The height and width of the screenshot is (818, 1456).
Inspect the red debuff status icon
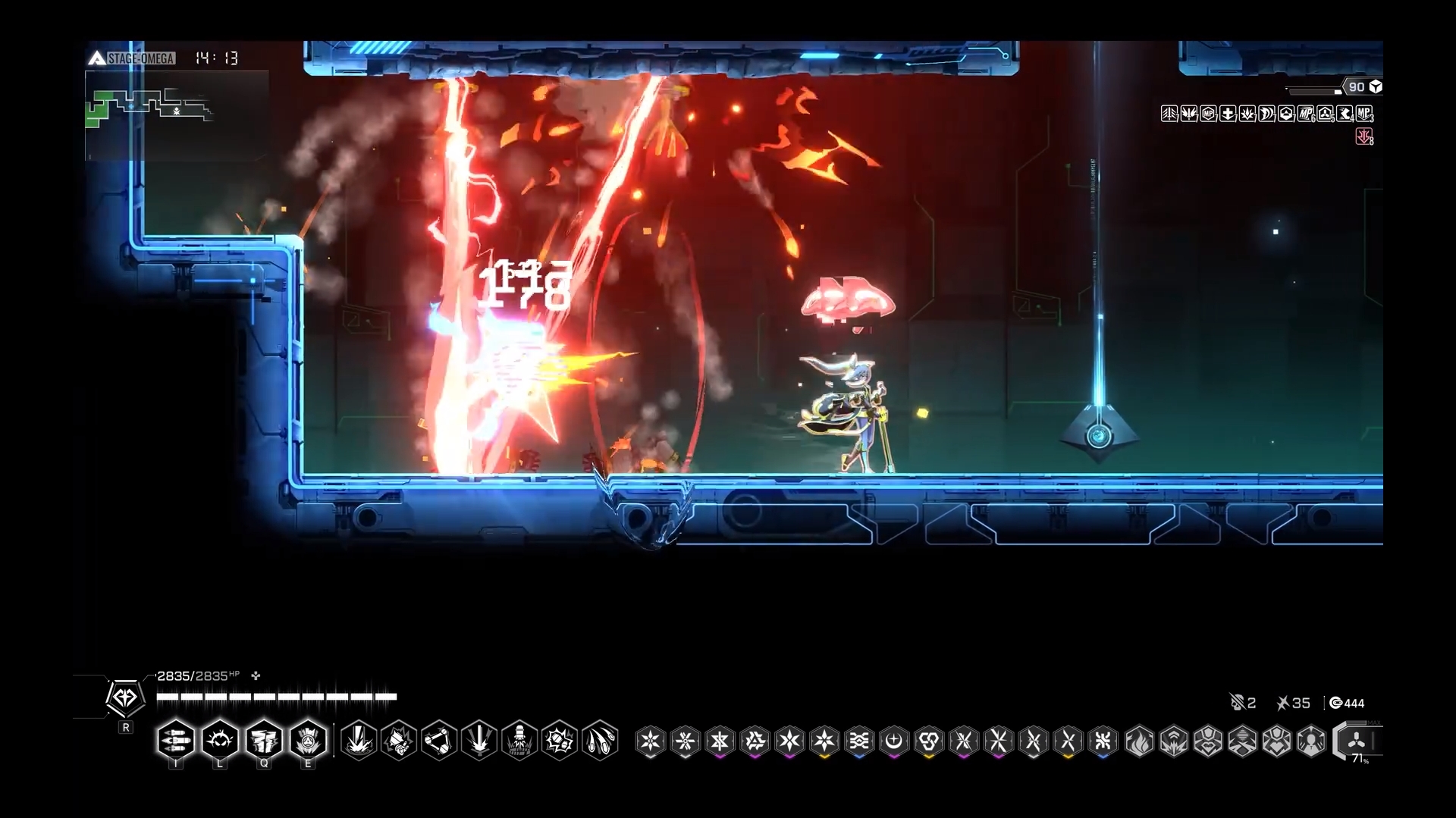[1364, 136]
